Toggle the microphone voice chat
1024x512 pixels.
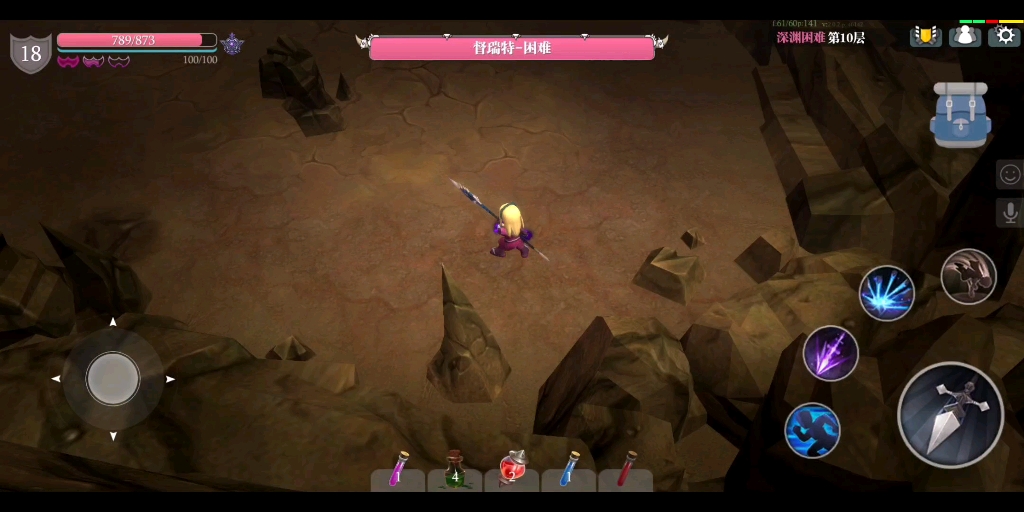coord(1009,212)
